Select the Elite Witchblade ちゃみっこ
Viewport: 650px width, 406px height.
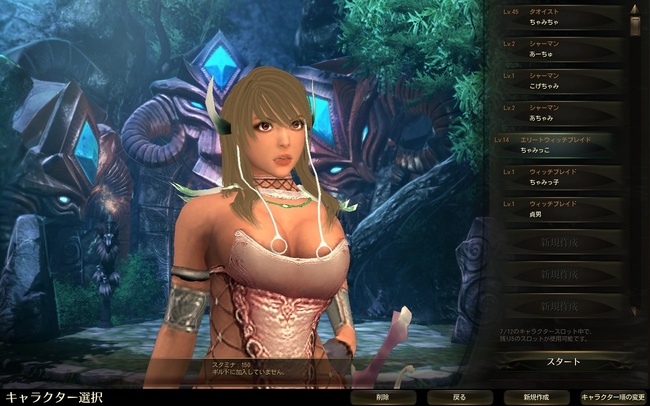point(560,145)
